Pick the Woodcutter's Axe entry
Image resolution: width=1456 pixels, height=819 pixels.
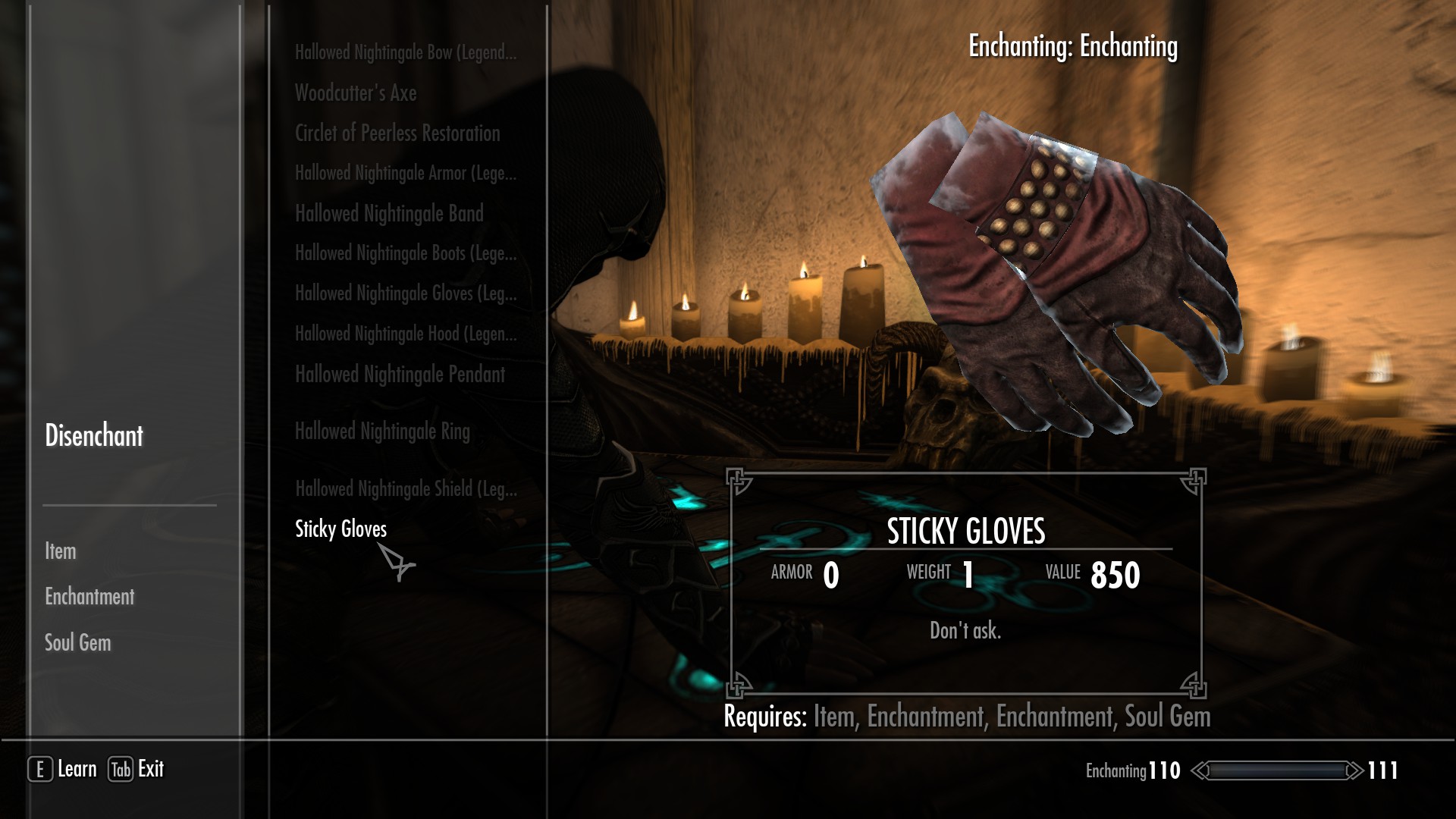356,93
